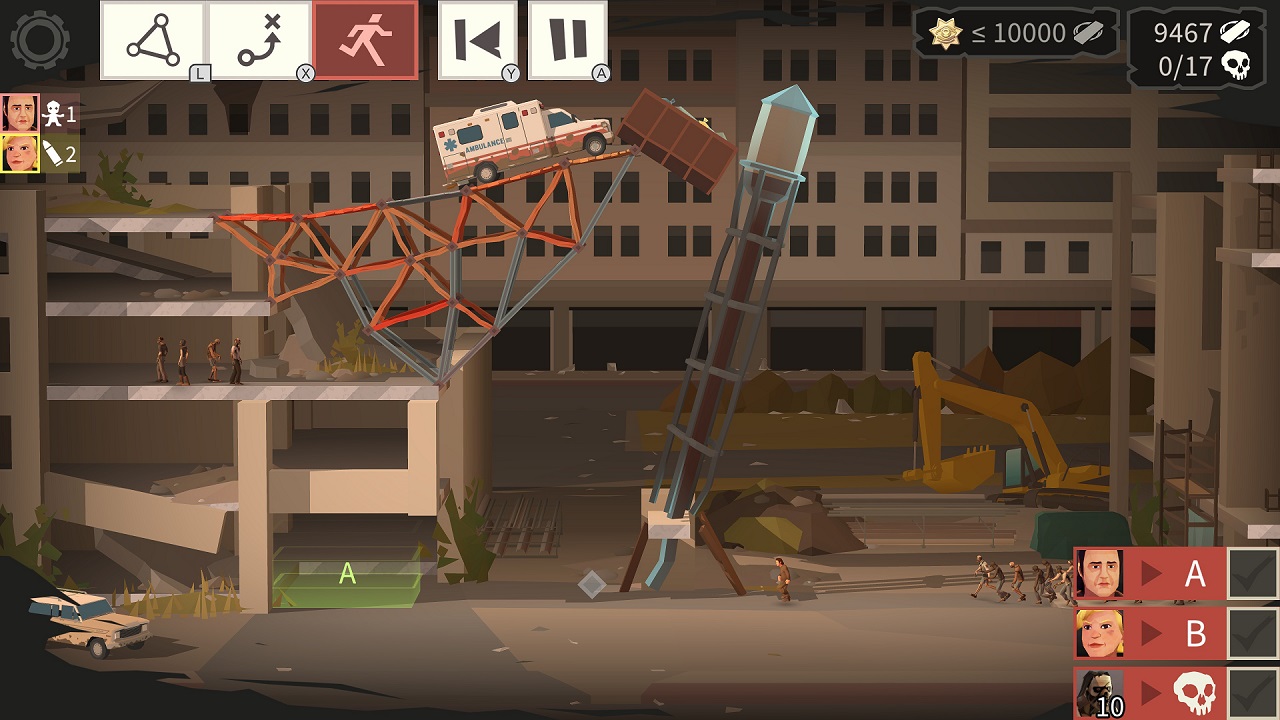The image size is (1280, 720).
Task: Open the Build mode tool
Action: [154, 40]
